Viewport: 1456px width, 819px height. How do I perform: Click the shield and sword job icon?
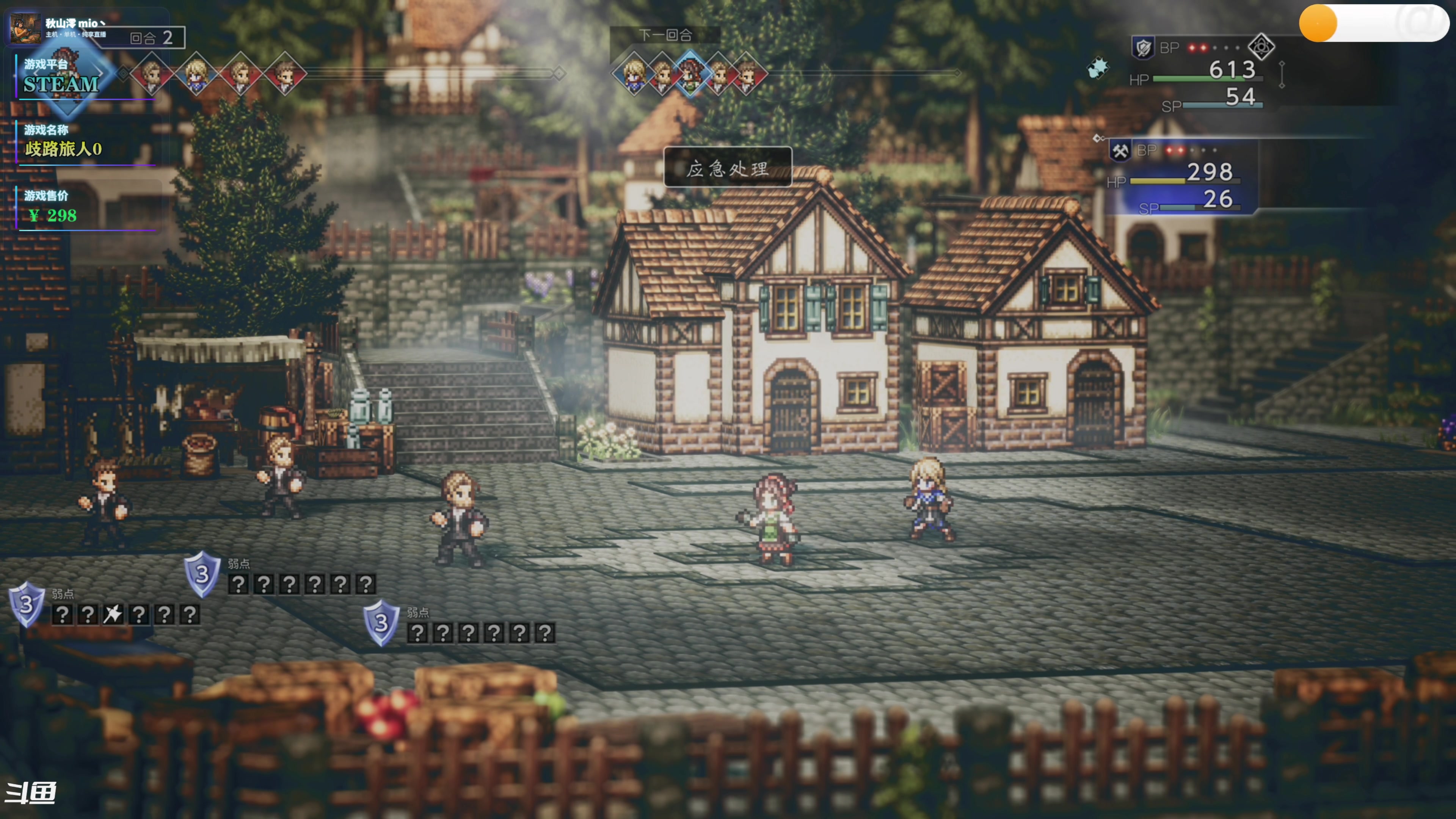click(x=1144, y=47)
